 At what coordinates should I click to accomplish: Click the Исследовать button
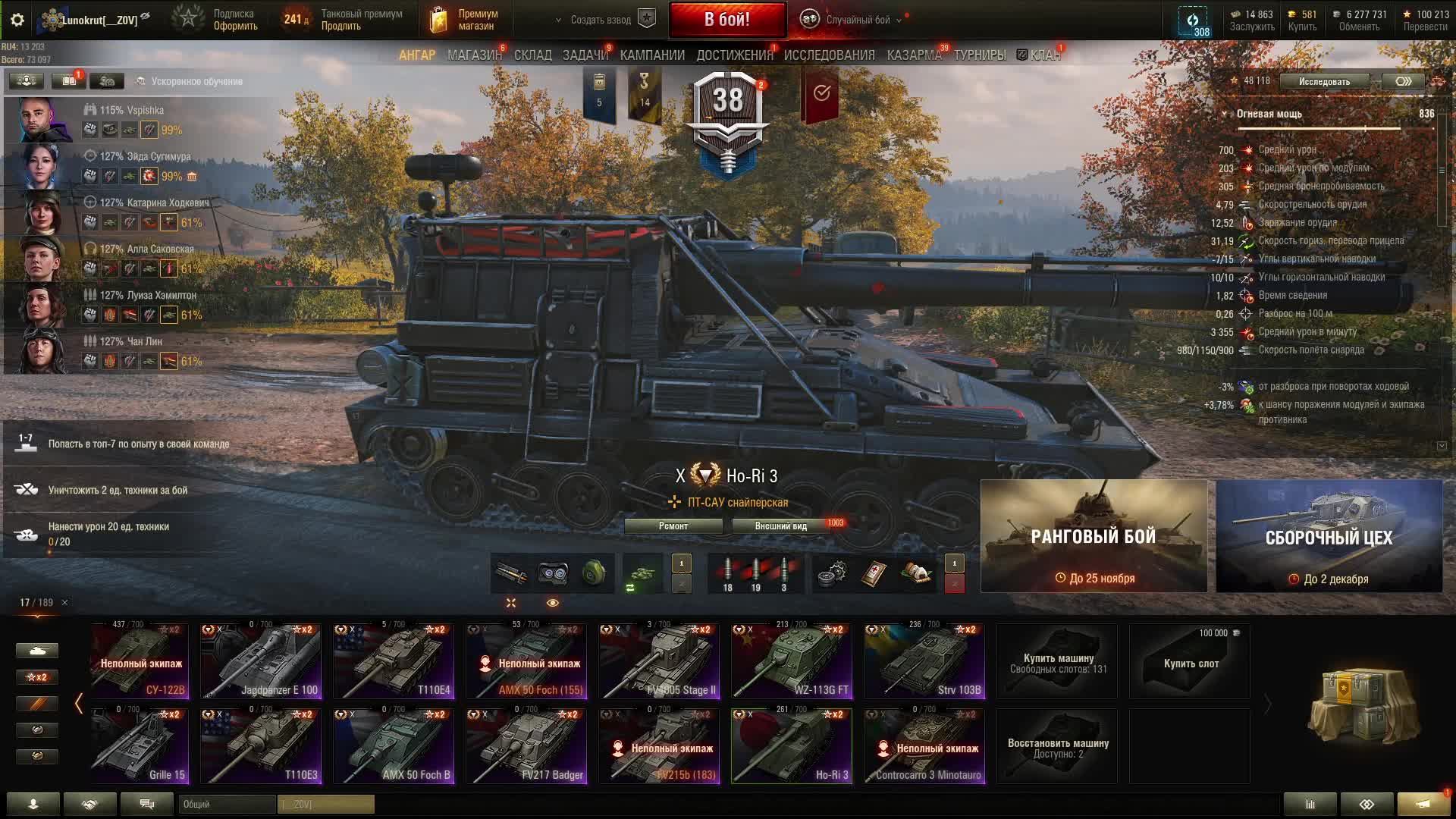(1324, 82)
